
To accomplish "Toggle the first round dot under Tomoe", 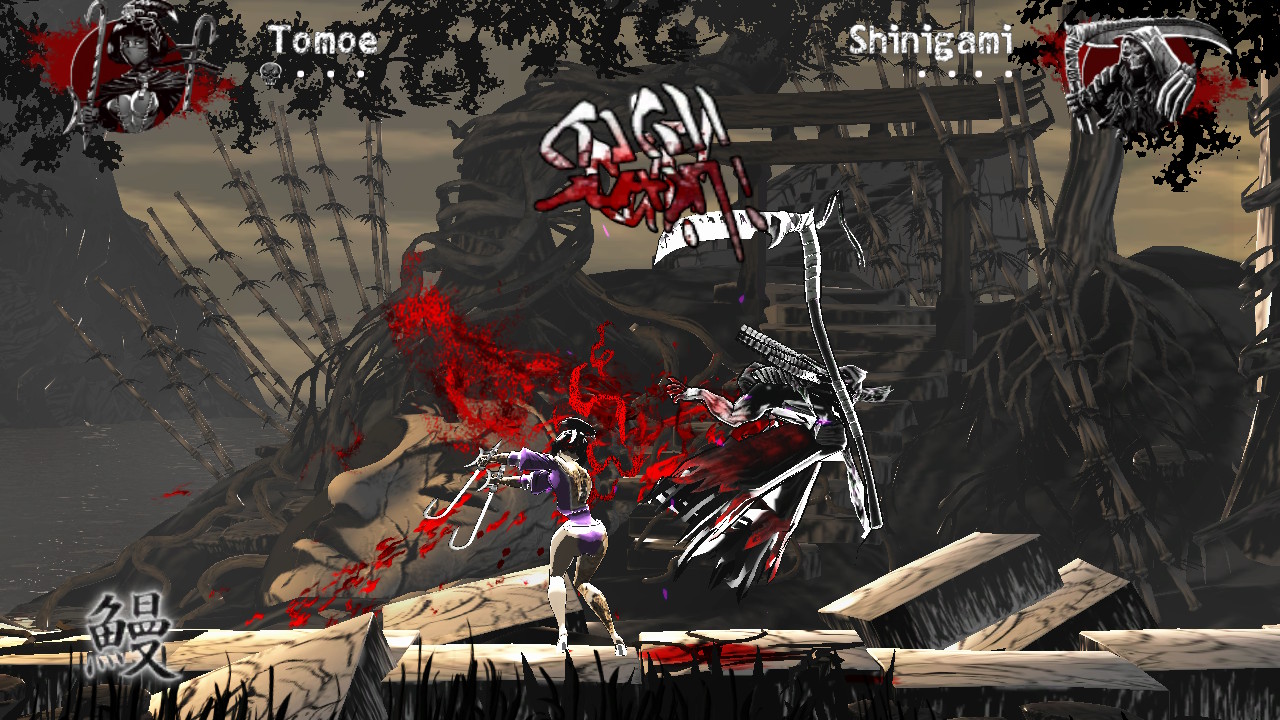I will [300, 73].
